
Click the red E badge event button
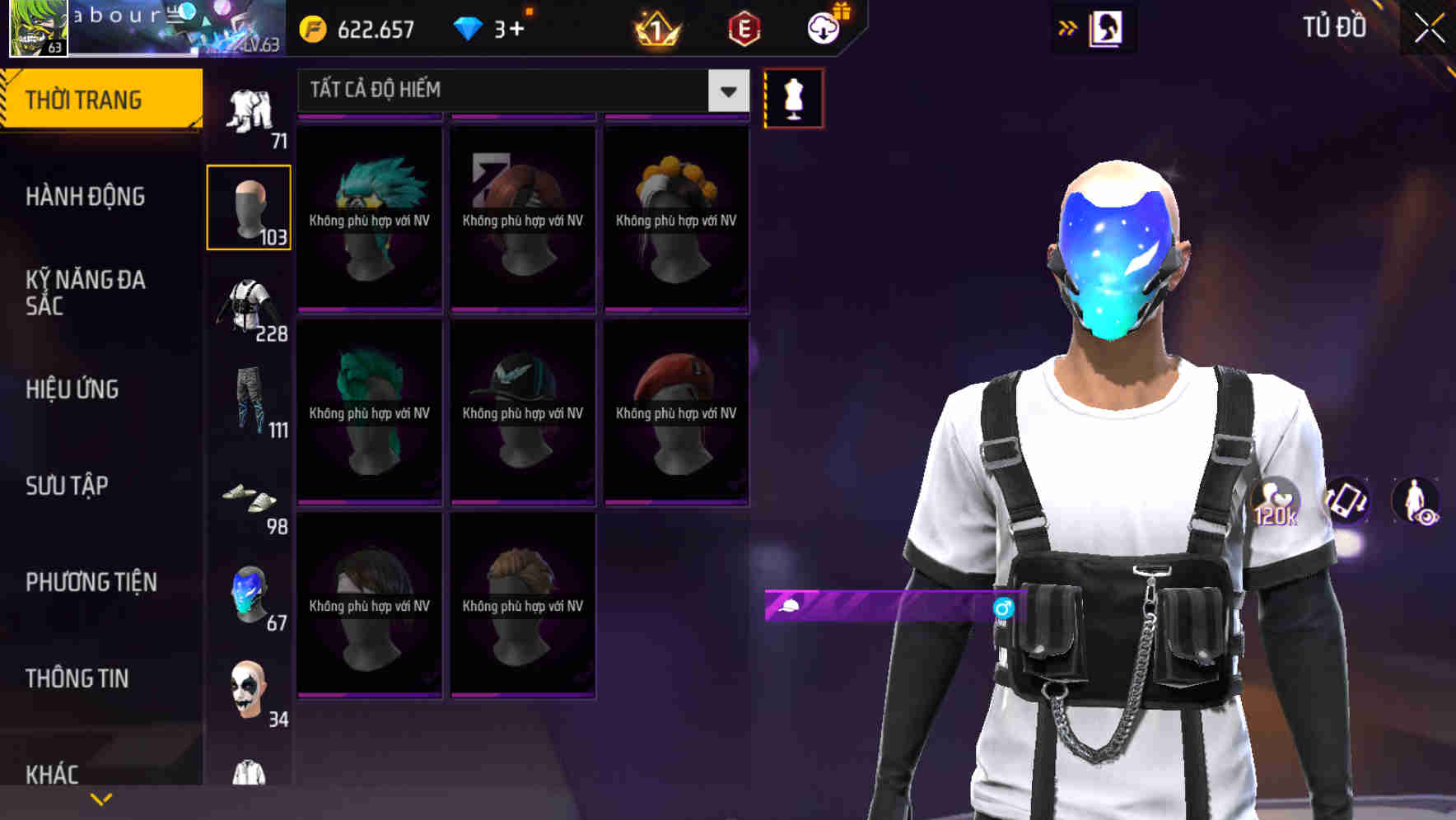coord(745,27)
